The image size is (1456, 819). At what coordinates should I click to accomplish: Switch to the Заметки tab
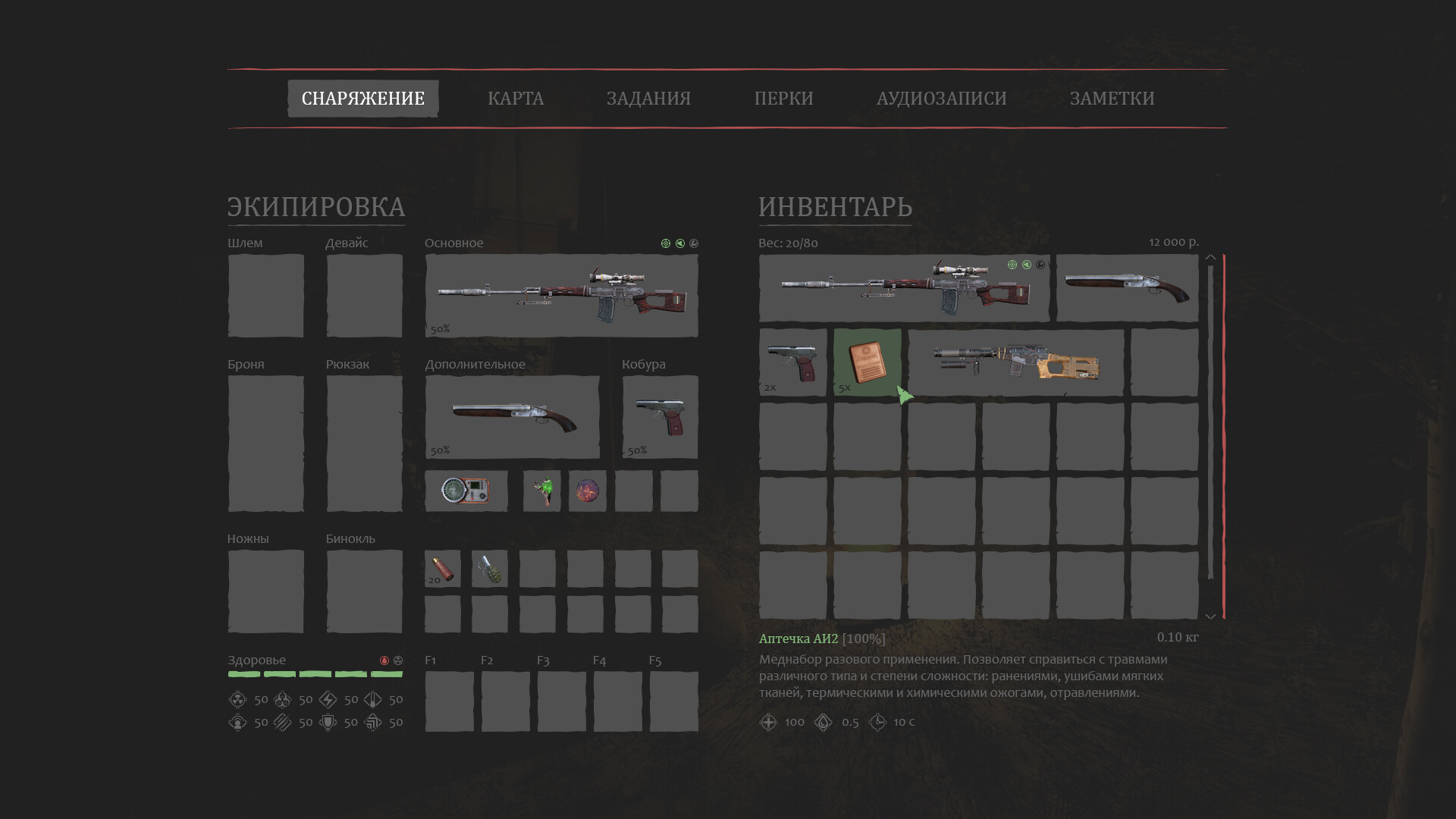[x=1112, y=99]
